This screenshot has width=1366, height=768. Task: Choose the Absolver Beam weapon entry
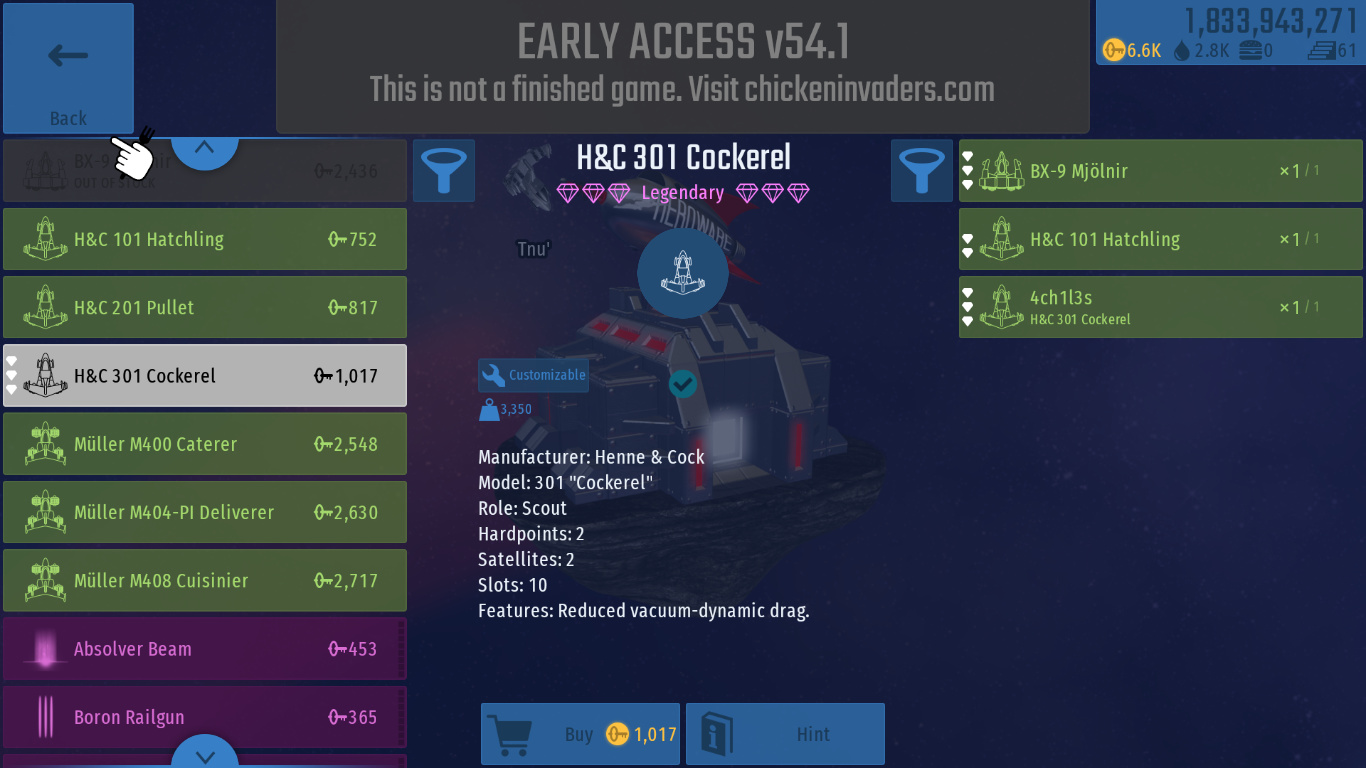pos(205,649)
